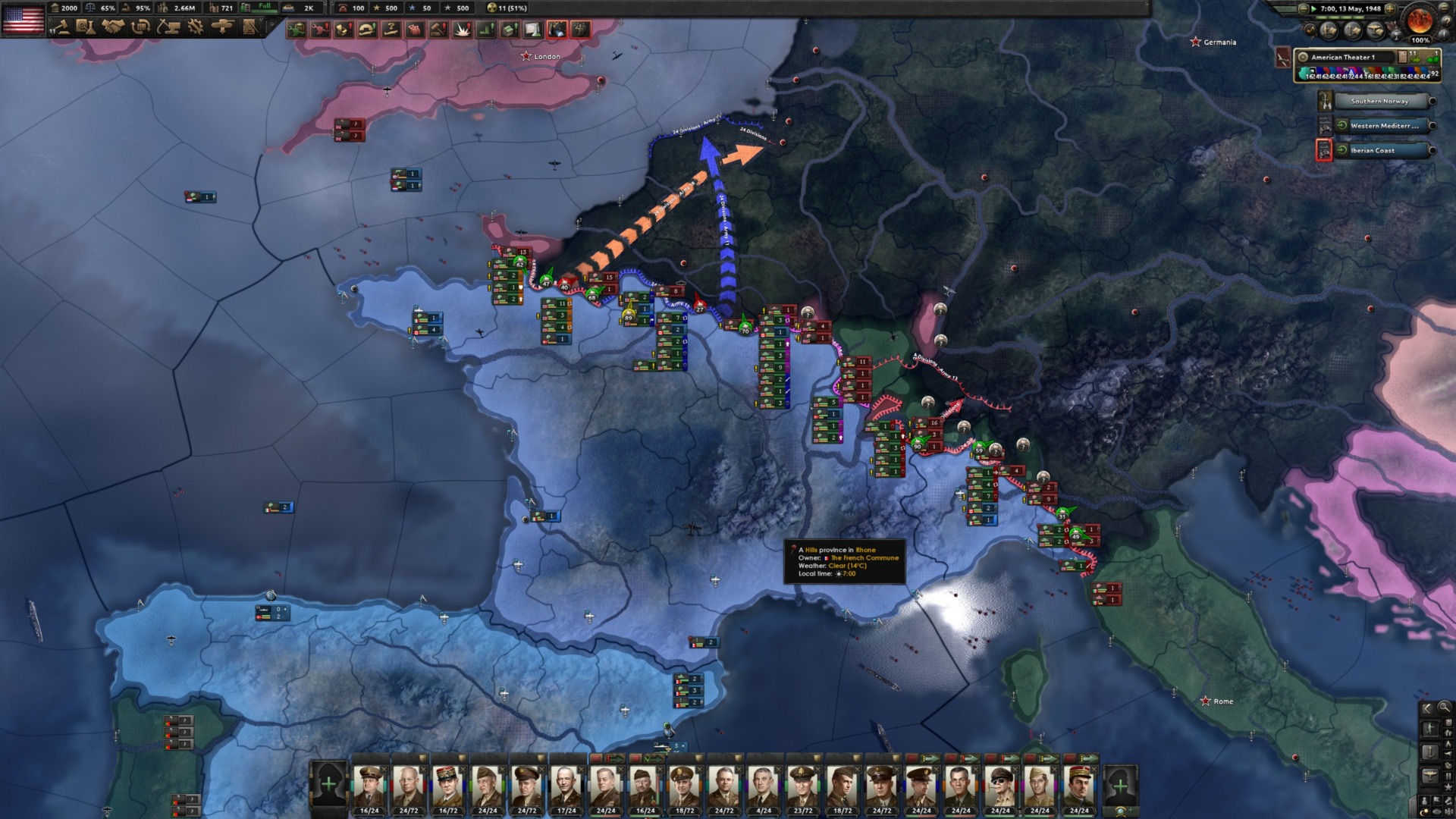The height and width of the screenshot is (819, 1456).
Task: Activate the Western Mediterr plan execution arrow
Action: pyautogui.click(x=1342, y=126)
